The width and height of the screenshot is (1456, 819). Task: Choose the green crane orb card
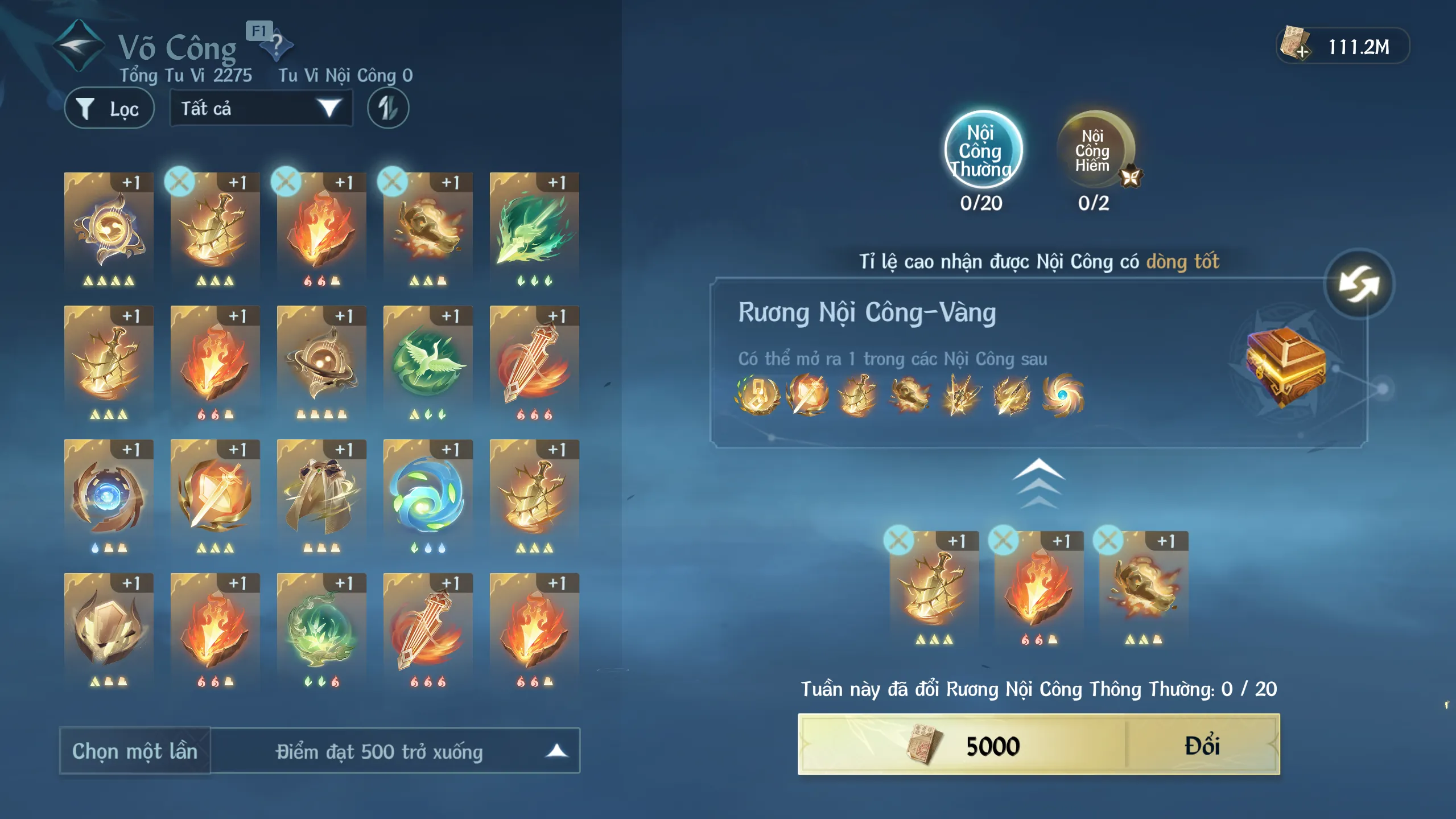coord(428,363)
